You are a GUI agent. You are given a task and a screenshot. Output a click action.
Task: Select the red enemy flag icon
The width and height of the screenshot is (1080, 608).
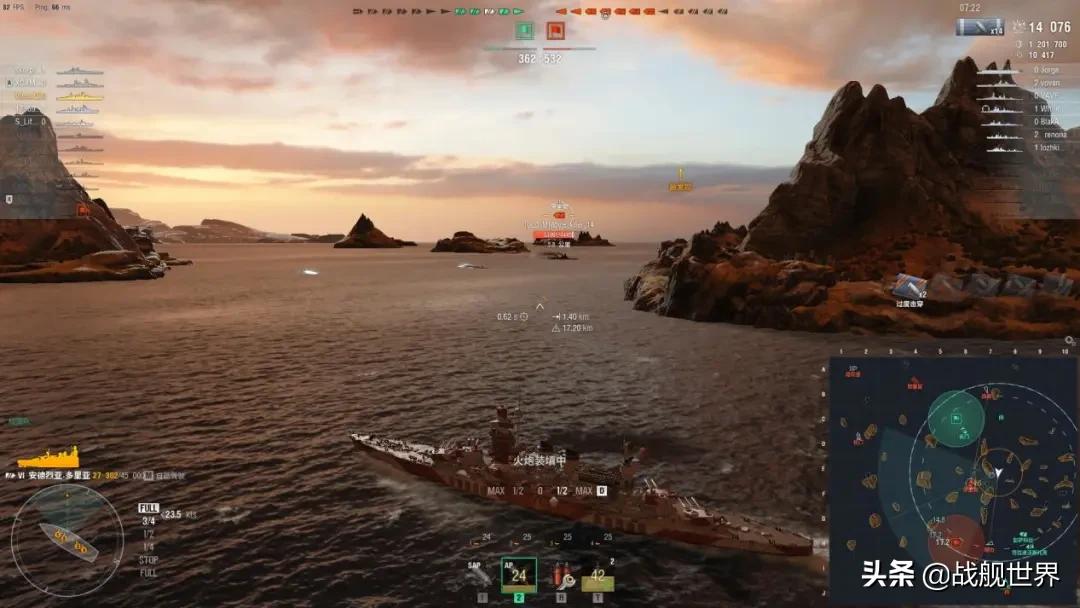[x=555, y=31]
